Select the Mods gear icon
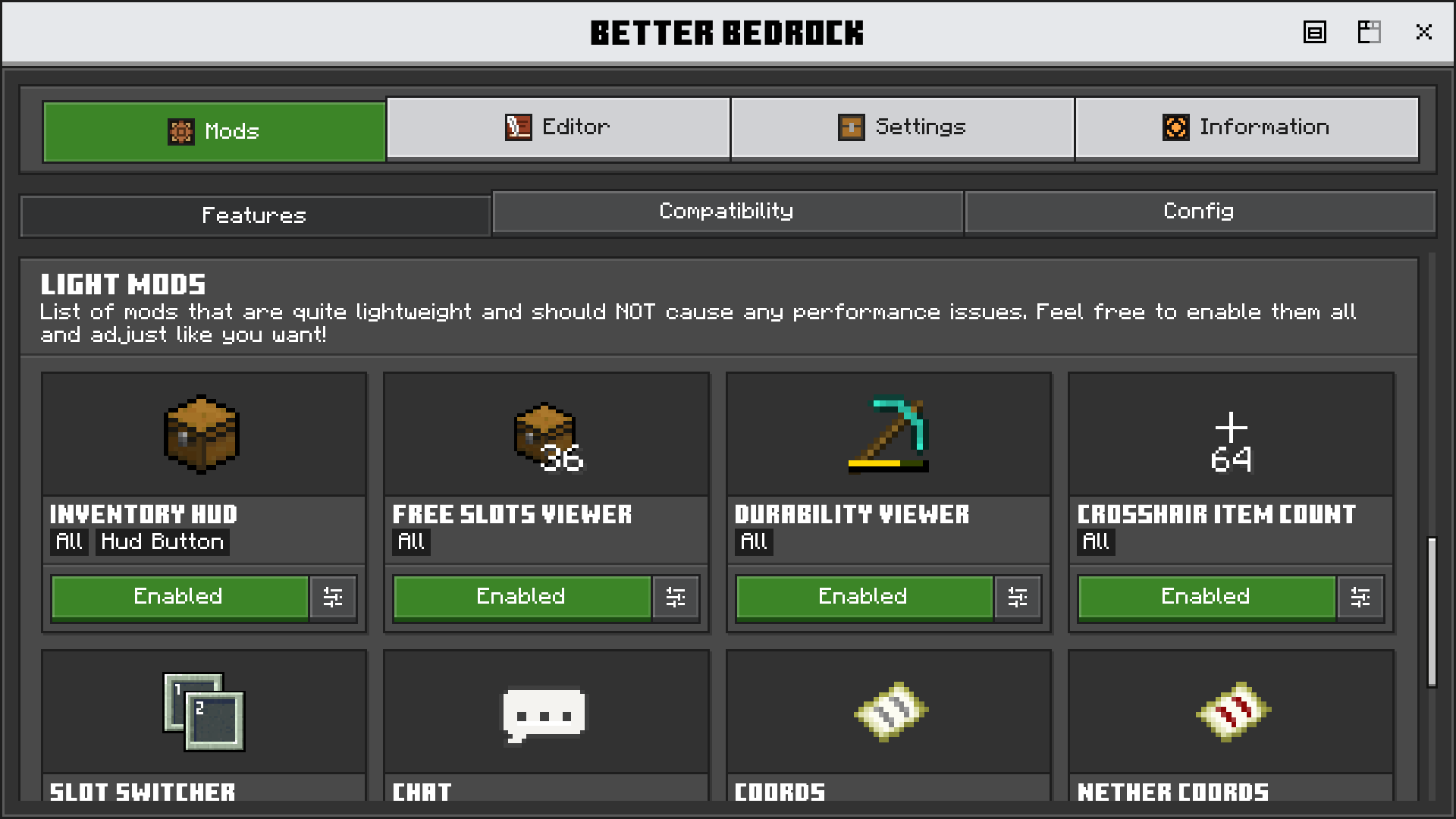The width and height of the screenshot is (1456, 819). 180,131
